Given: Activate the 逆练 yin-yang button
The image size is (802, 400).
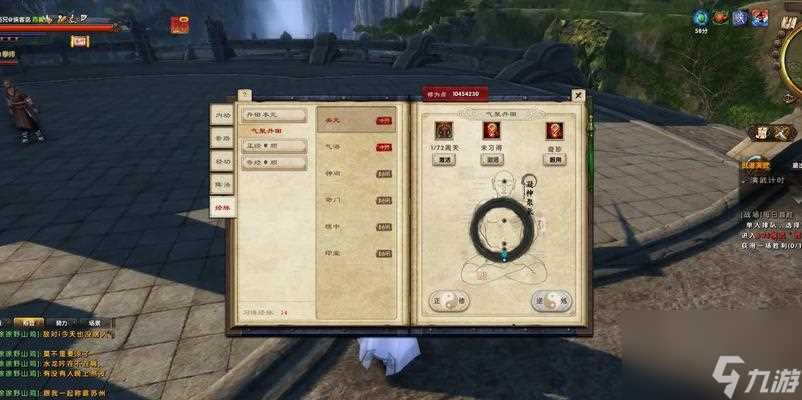Looking at the screenshot, I should click(551, 300).
